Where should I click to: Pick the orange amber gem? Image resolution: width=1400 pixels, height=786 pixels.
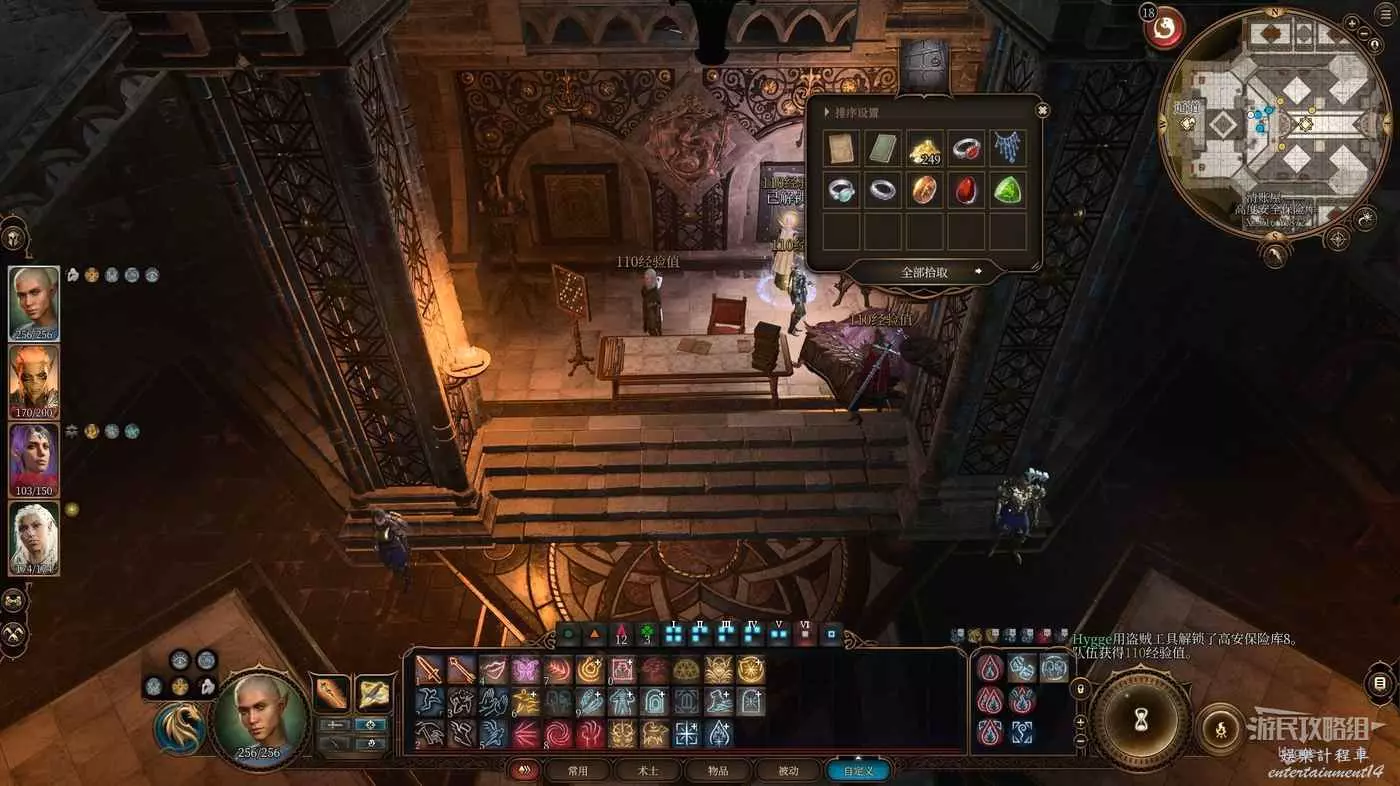pyautogui.click(x=925, y=190)
